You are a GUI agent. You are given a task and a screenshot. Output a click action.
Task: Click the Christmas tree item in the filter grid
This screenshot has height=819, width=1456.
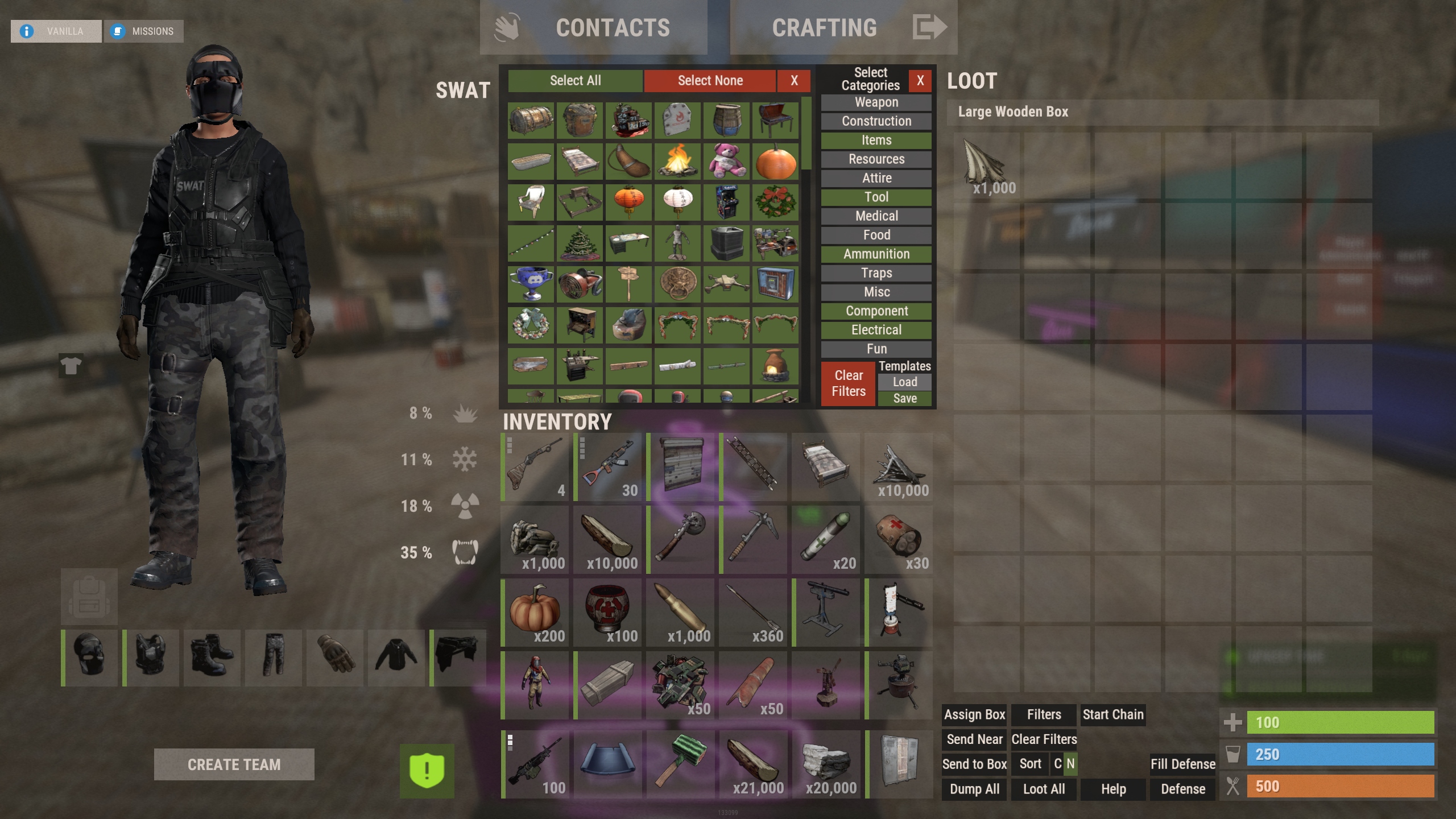[579, 243]
